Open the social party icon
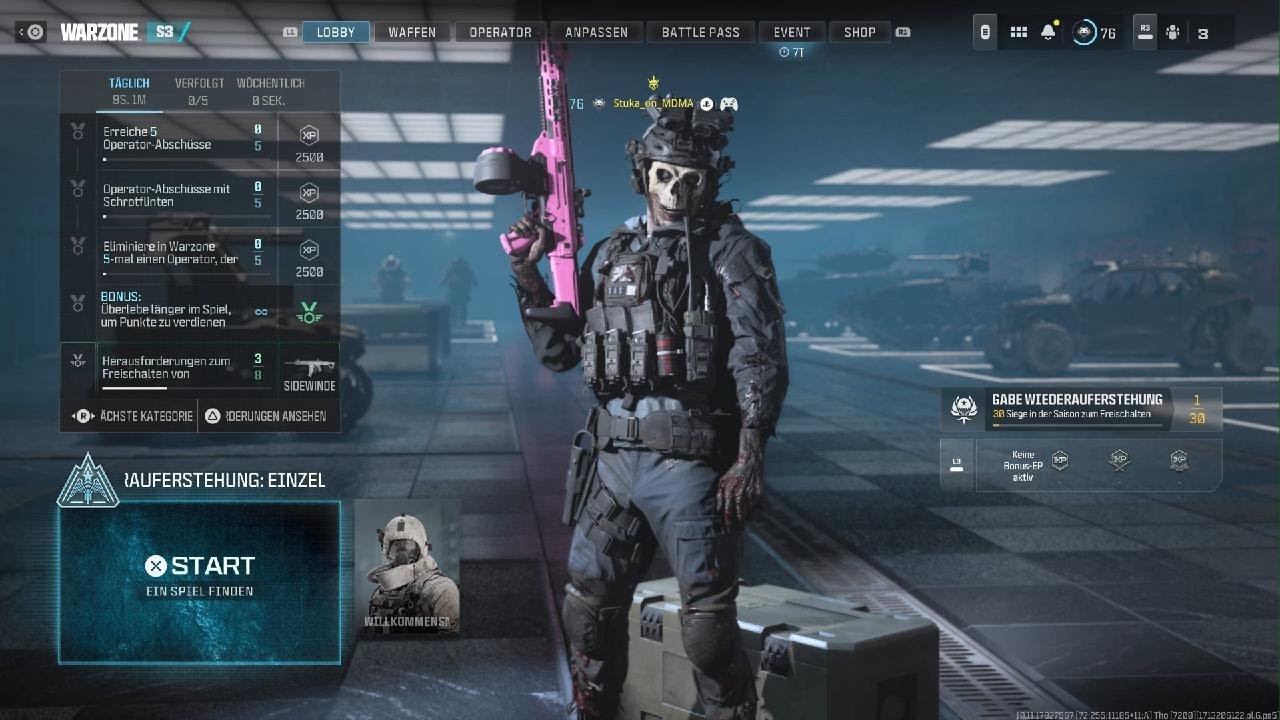The height and width of the screenshot is (720, 1280). pos(1173,33)
